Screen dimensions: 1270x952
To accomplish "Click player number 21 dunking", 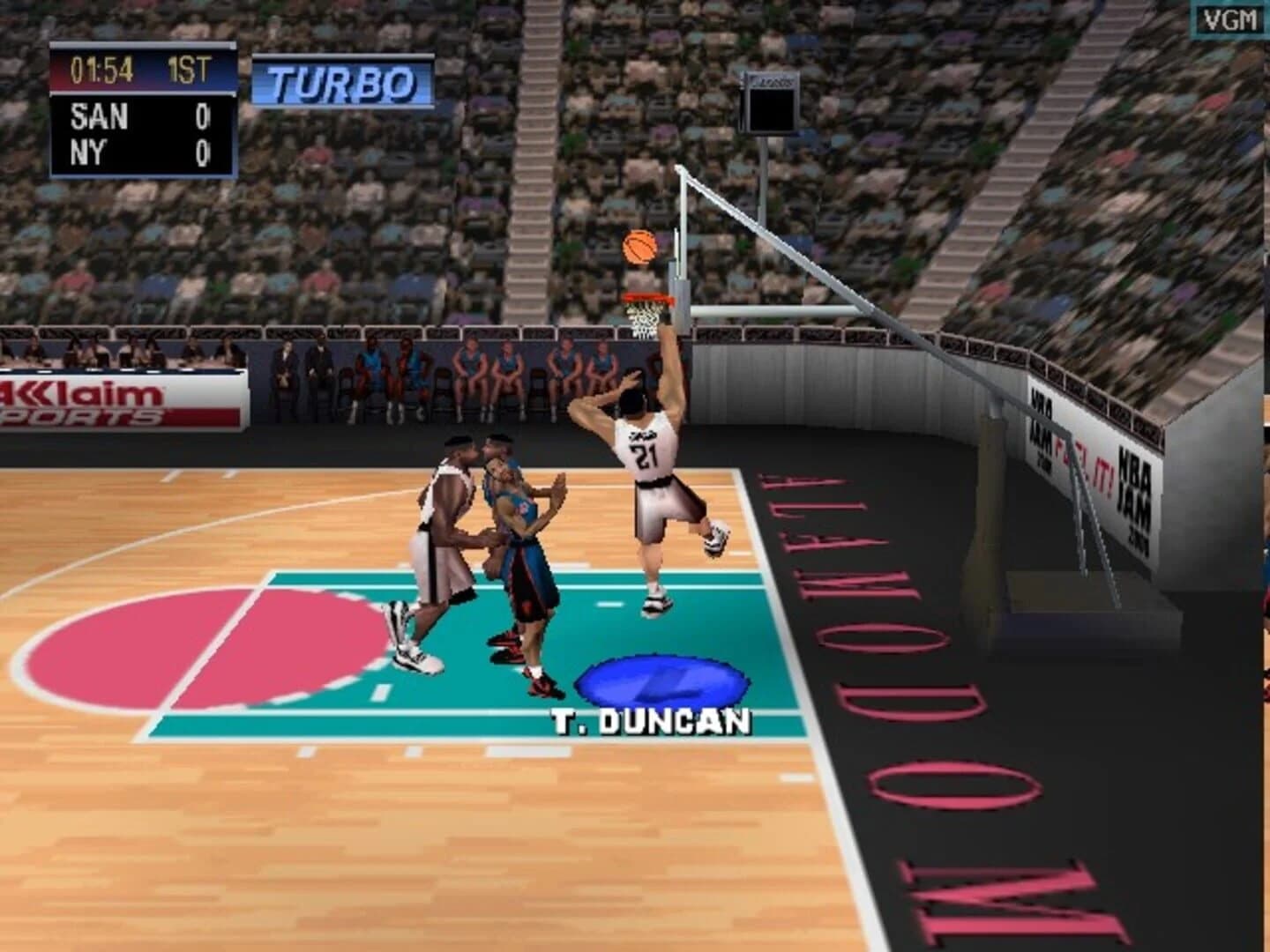I will pos(646,455).
